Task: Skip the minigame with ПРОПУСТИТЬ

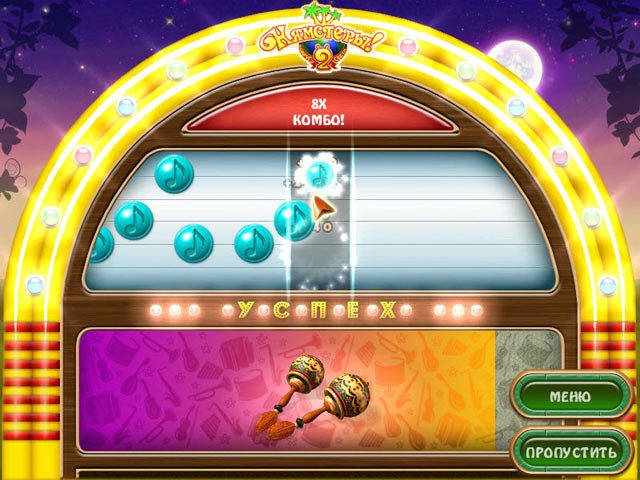Action: [570, 452]
